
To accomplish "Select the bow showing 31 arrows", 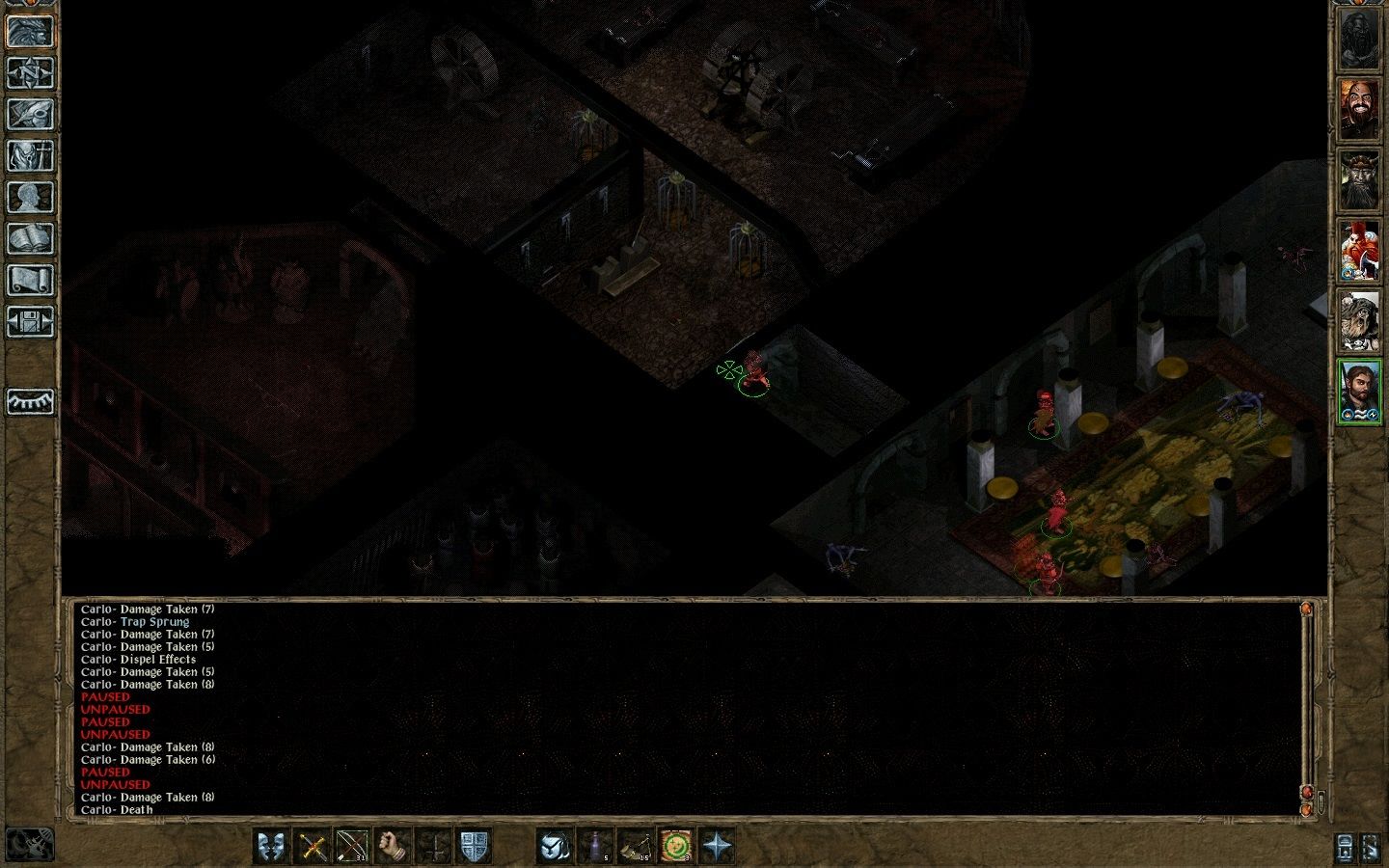I will pos(351,846).
